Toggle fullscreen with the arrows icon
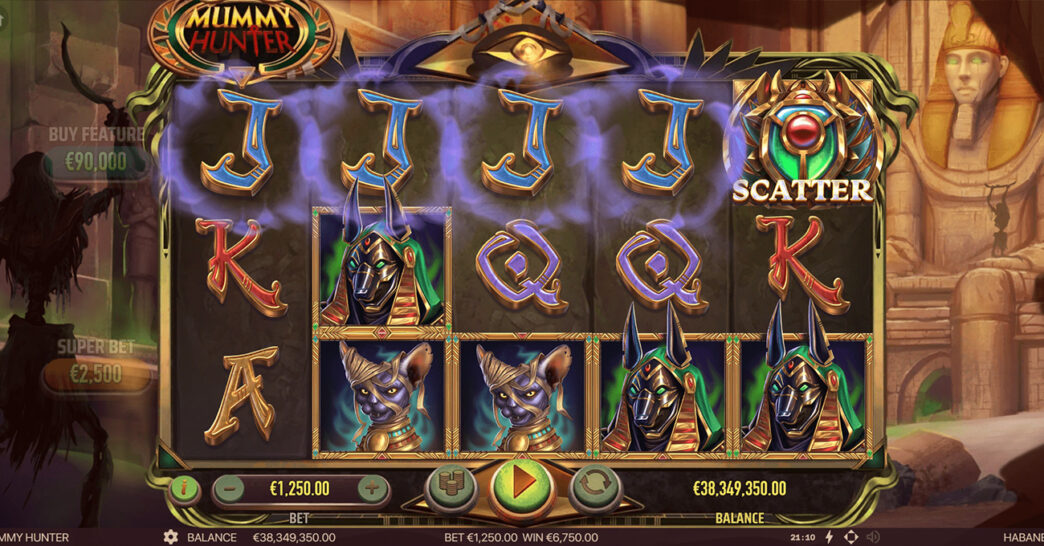The height and width of the screenshot is (546, 1044). point(851,537)
